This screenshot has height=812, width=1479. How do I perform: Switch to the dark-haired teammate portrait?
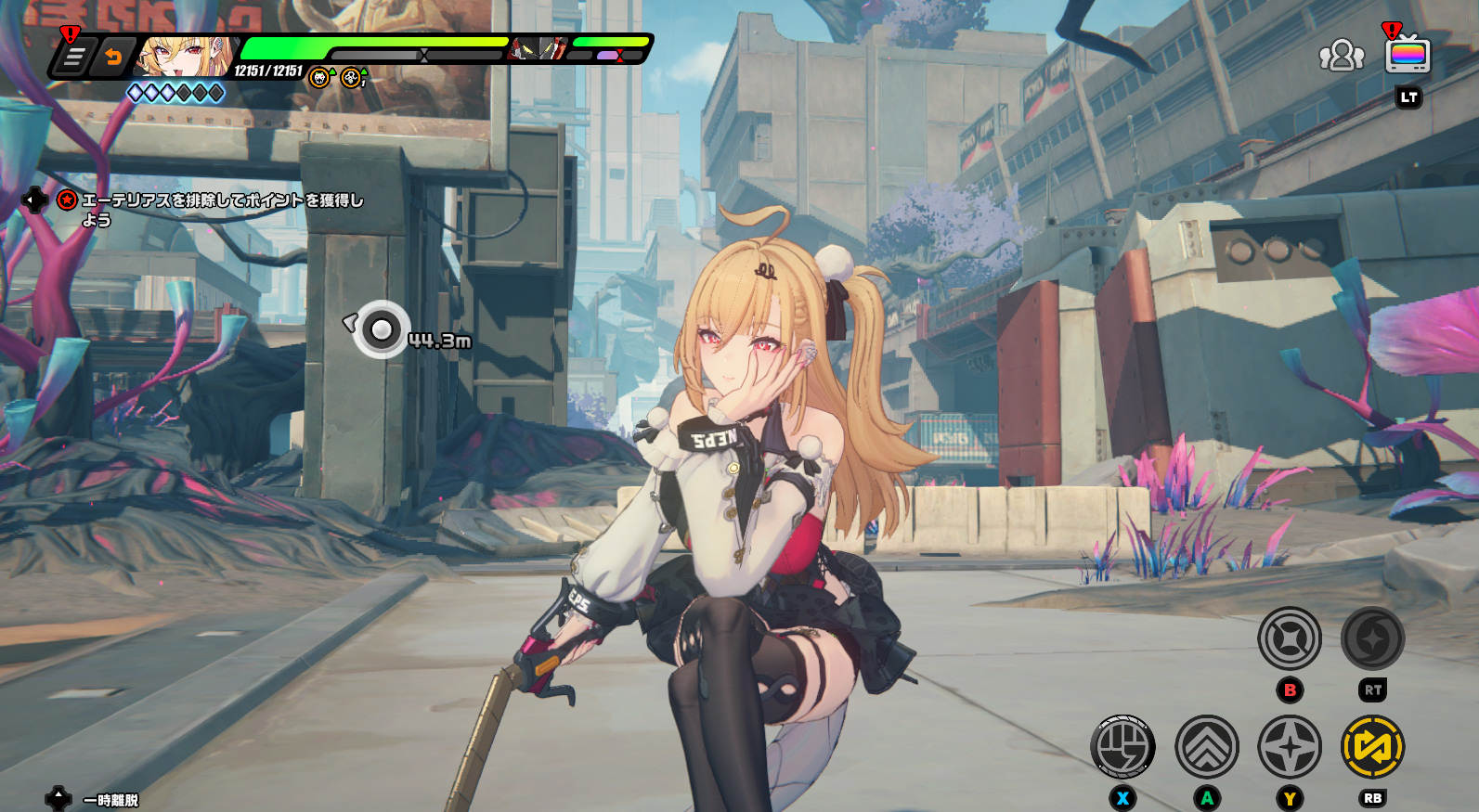point(538,48)
